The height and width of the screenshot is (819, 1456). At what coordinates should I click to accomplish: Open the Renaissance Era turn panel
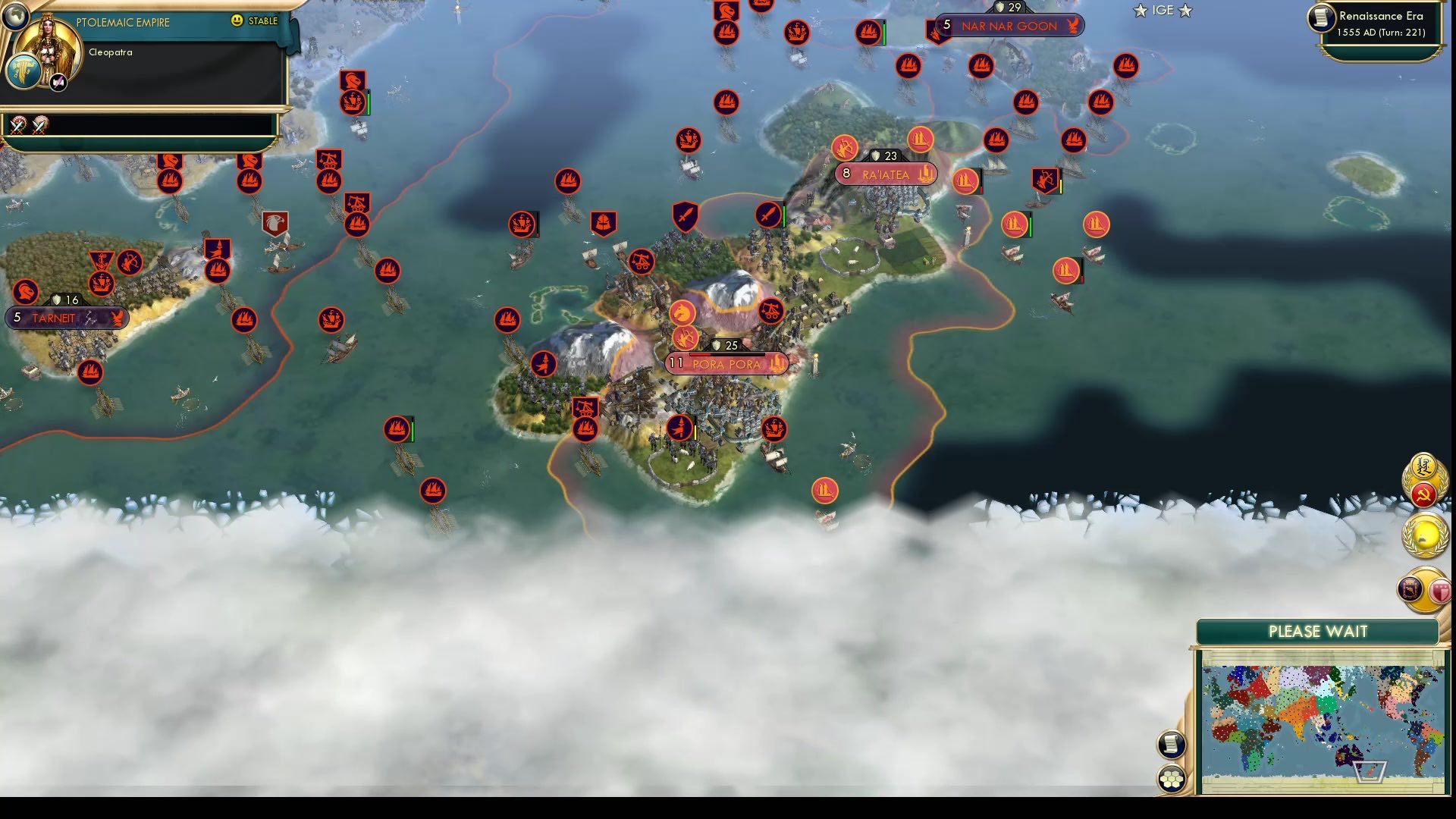pyautogui.click(x=1380, y=23)
